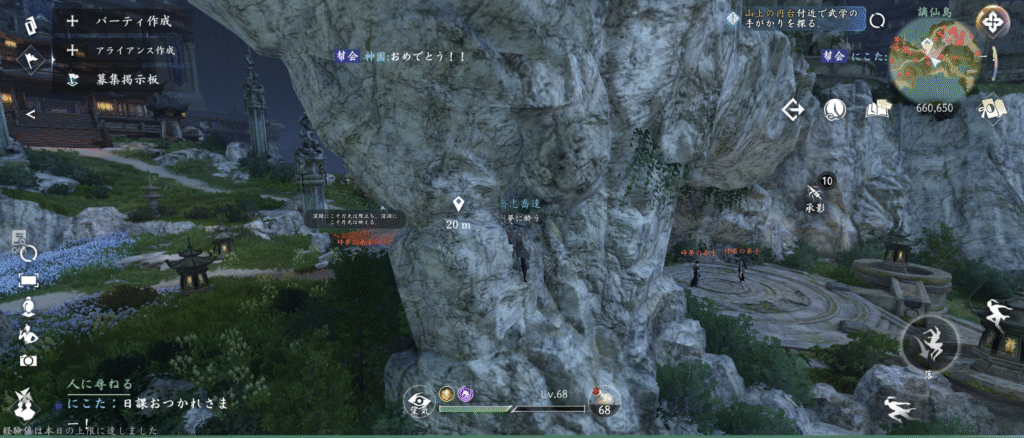This screenshot has width=1024, height=438.
Task: Choose アライアンス作成 to create an alliance
Action: click(x=123, y=49)
